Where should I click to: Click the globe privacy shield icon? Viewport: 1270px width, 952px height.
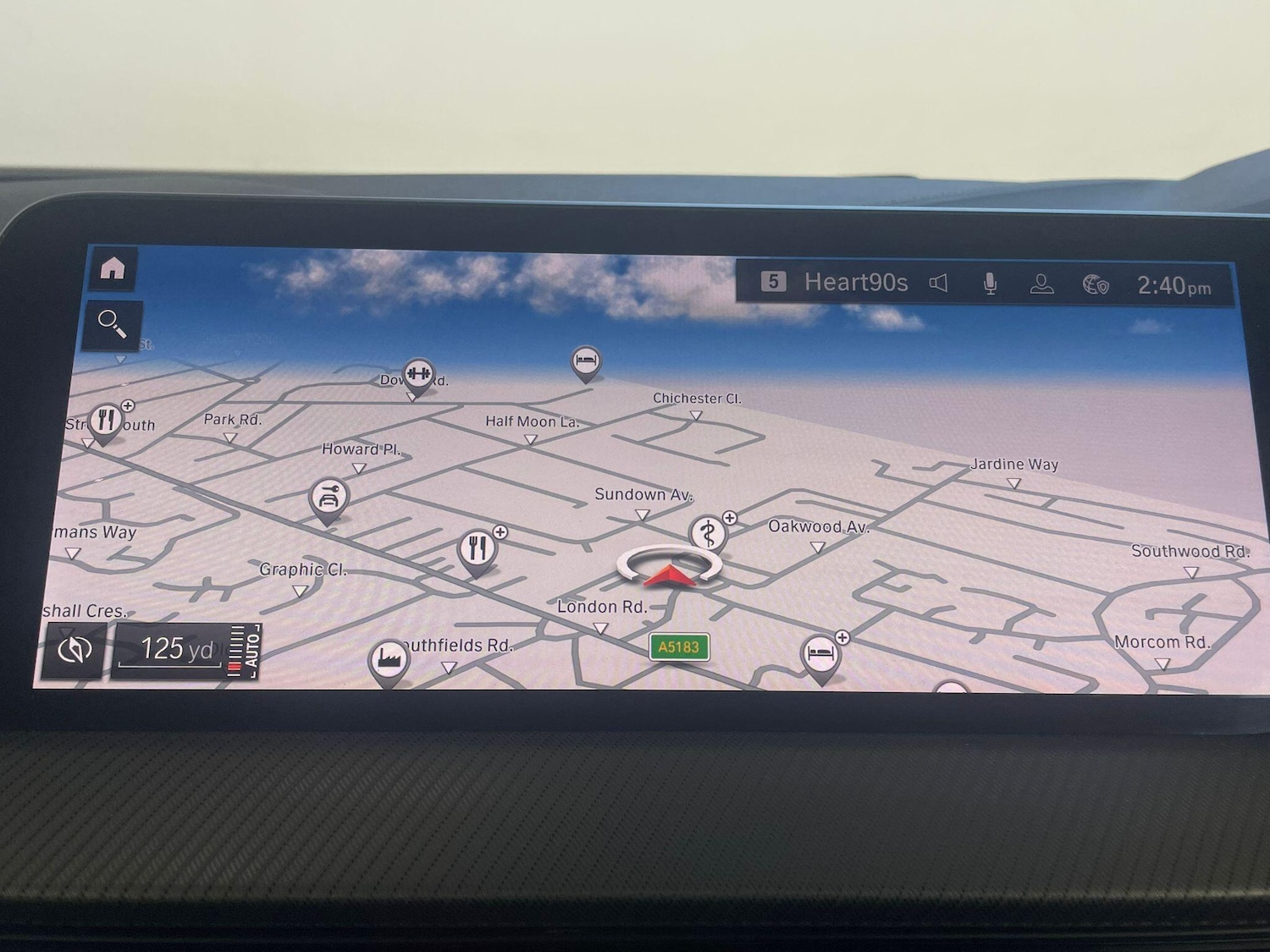tap(1096, 285)
